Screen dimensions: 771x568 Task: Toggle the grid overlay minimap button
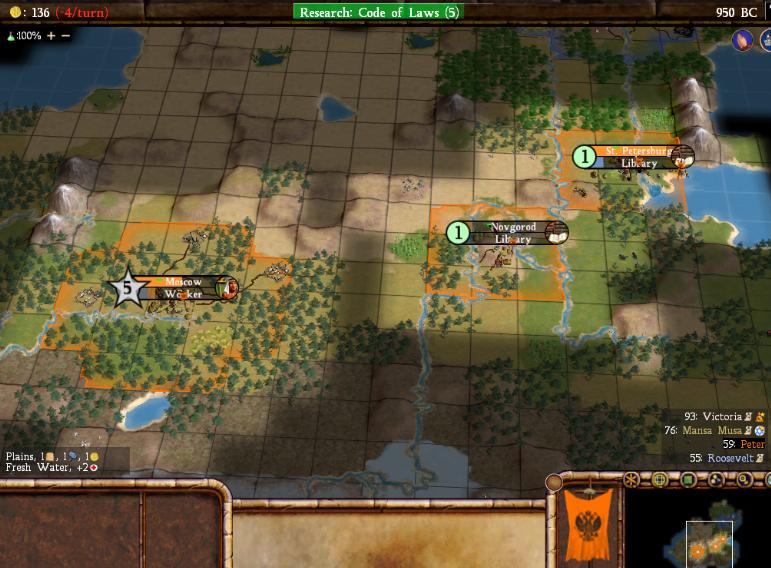(659, 480)
